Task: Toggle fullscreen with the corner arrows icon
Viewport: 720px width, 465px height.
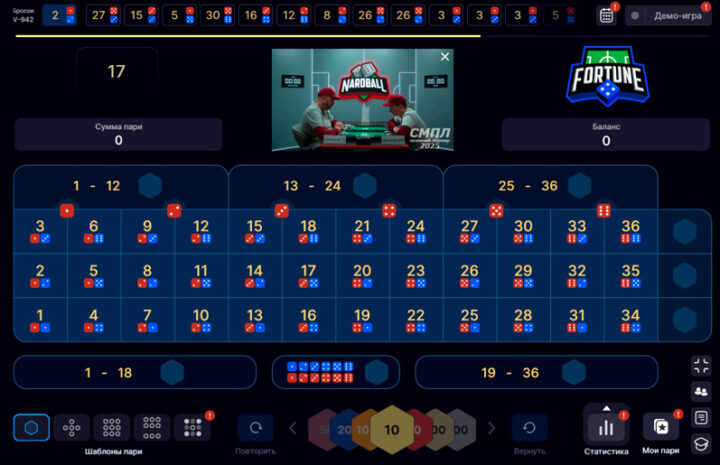Action: 701,365
